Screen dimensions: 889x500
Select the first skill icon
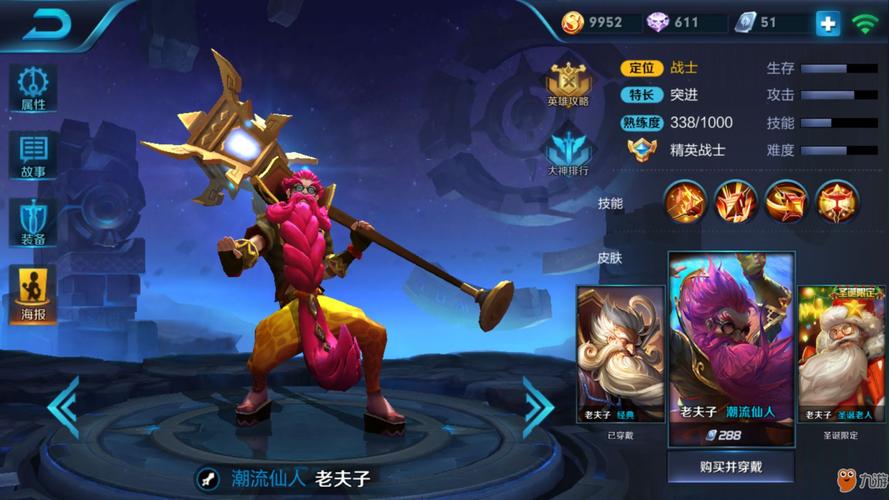coord(685,202)
